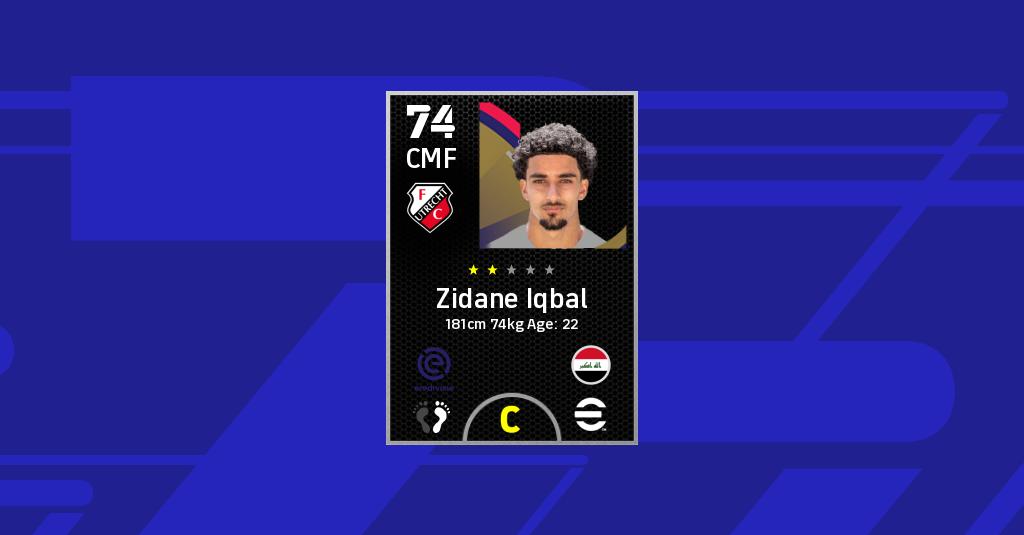Click the Iraq national flag icon
This screenshot has height=535, width=1024.
point(591,365)
